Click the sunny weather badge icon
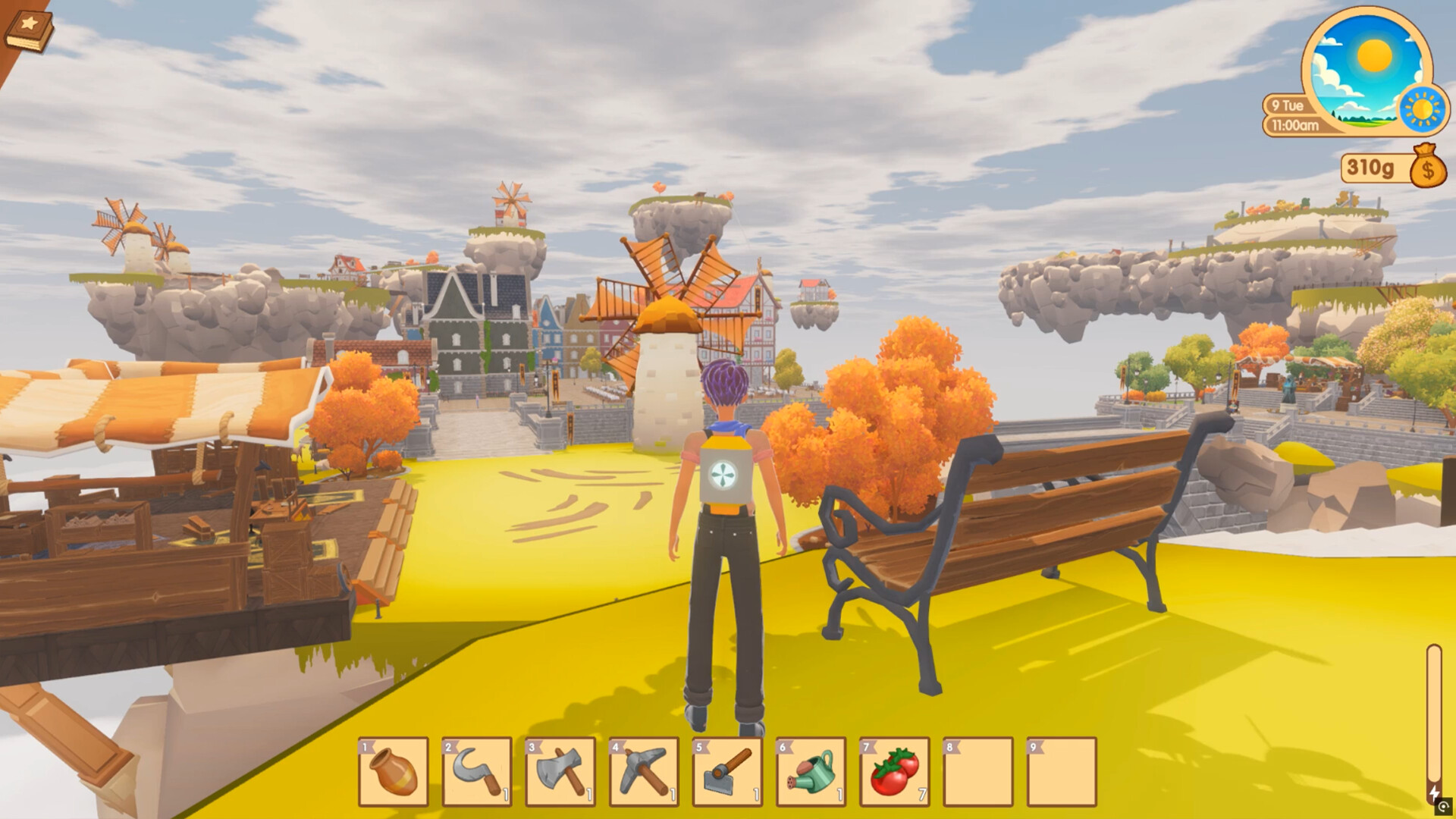Viewport: 1456px width, 819px height. tap(1423, 108)
